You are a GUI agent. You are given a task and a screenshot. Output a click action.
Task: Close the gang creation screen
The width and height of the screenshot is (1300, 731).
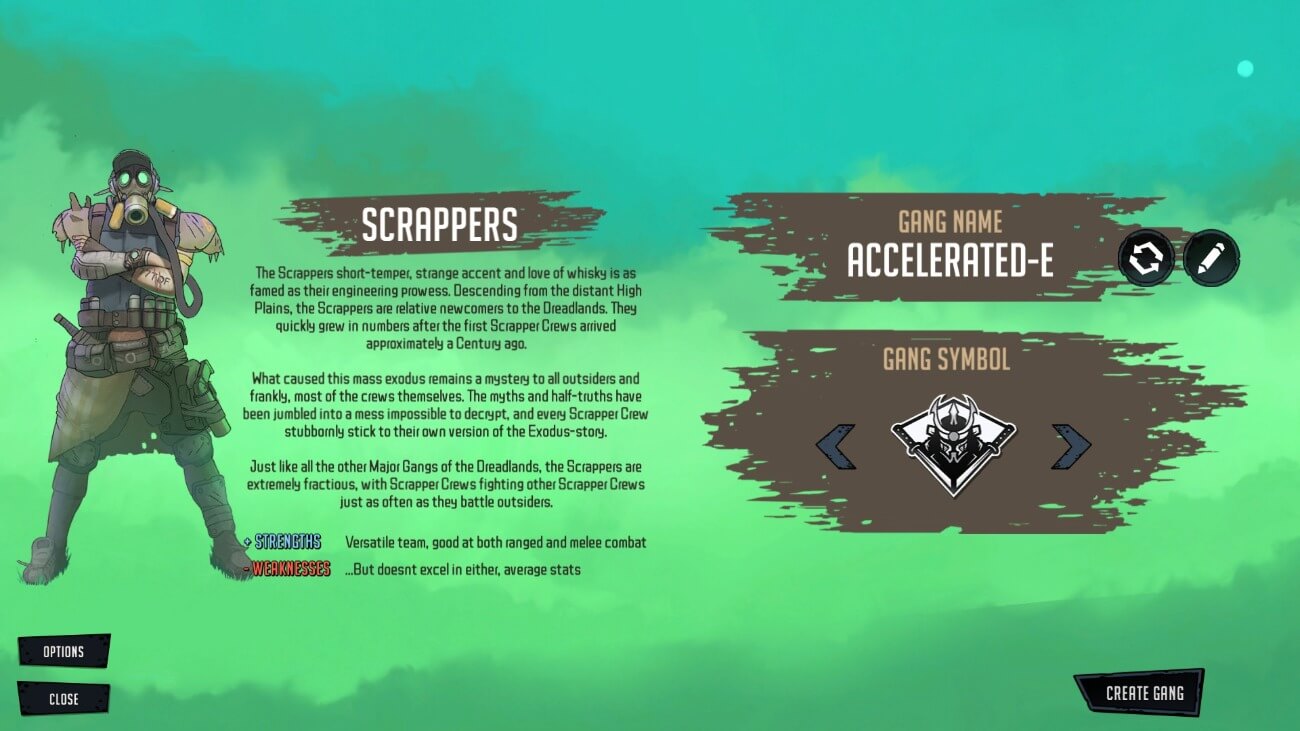pos(63,699)
